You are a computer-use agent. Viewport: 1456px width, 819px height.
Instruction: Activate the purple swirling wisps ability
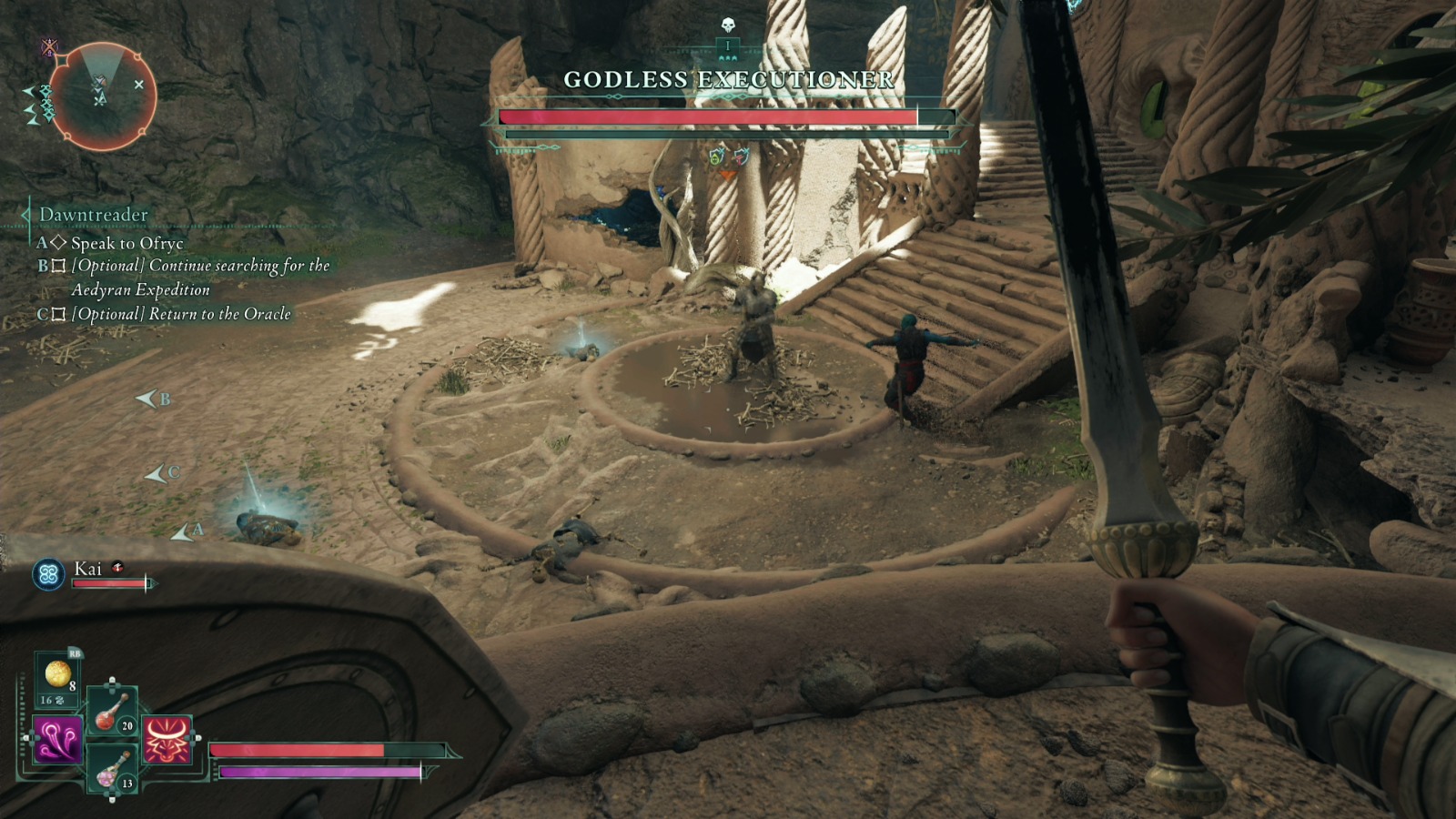pyautogui.click(x=57, y=738)
